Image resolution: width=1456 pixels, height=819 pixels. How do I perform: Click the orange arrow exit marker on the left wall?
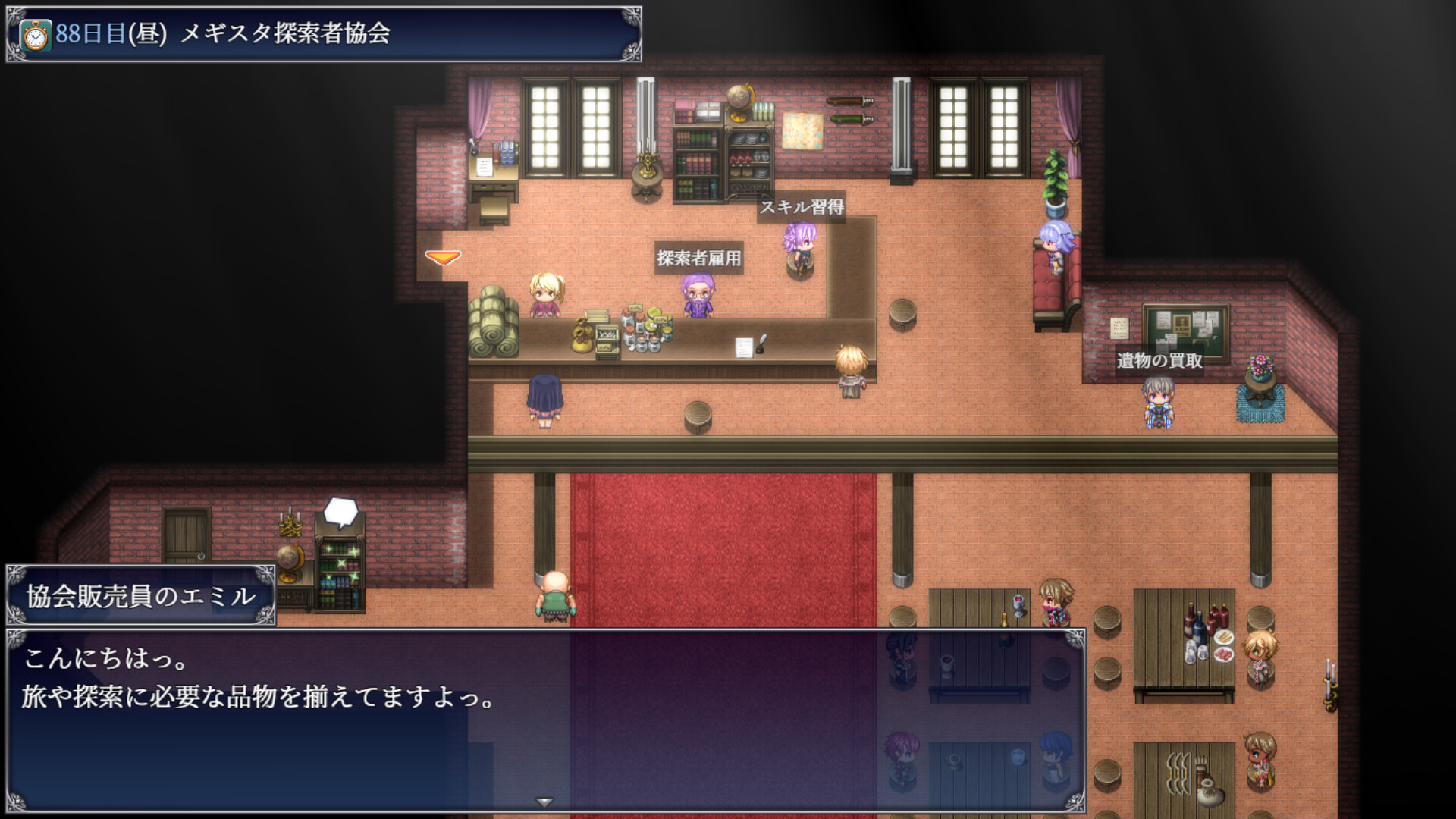tap(444, 258)
